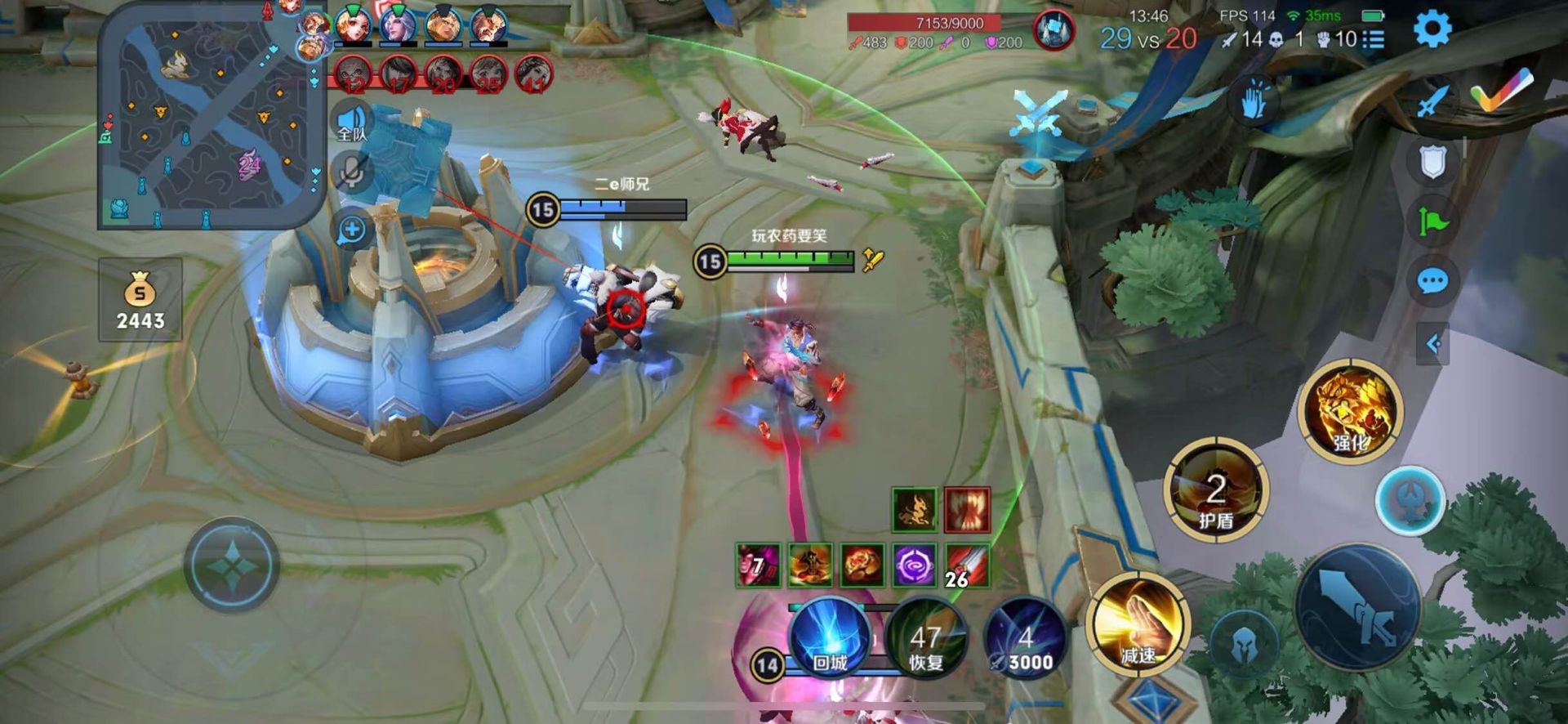Tap the sword basic attack button
This screenshot has width=1568, height=724.
[1358, 609]
